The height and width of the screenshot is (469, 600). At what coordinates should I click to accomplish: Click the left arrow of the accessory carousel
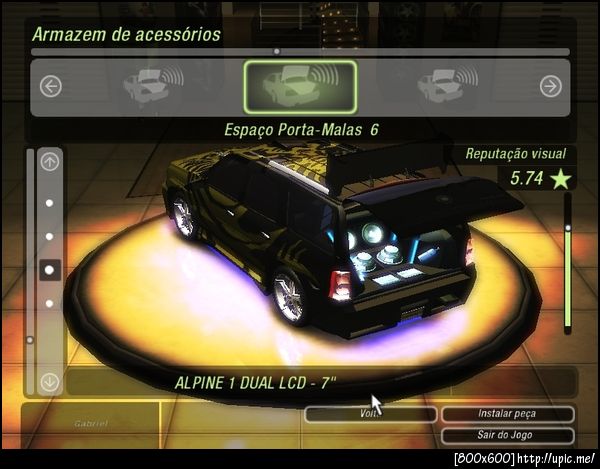(51, 87)
